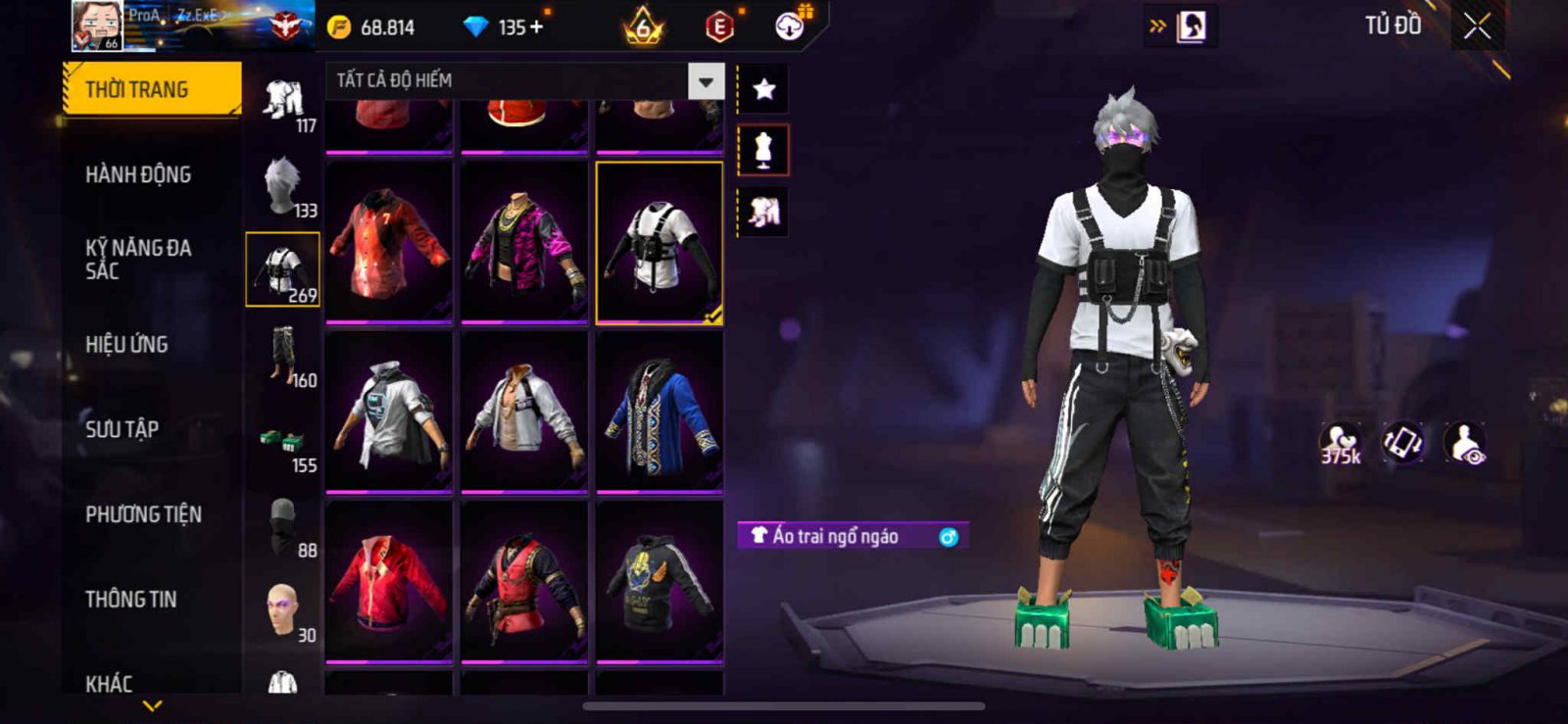Open the PHƯƠNG TIỆN category
Viewport: 1568px width, 724px height.
[x=143, y=514]
